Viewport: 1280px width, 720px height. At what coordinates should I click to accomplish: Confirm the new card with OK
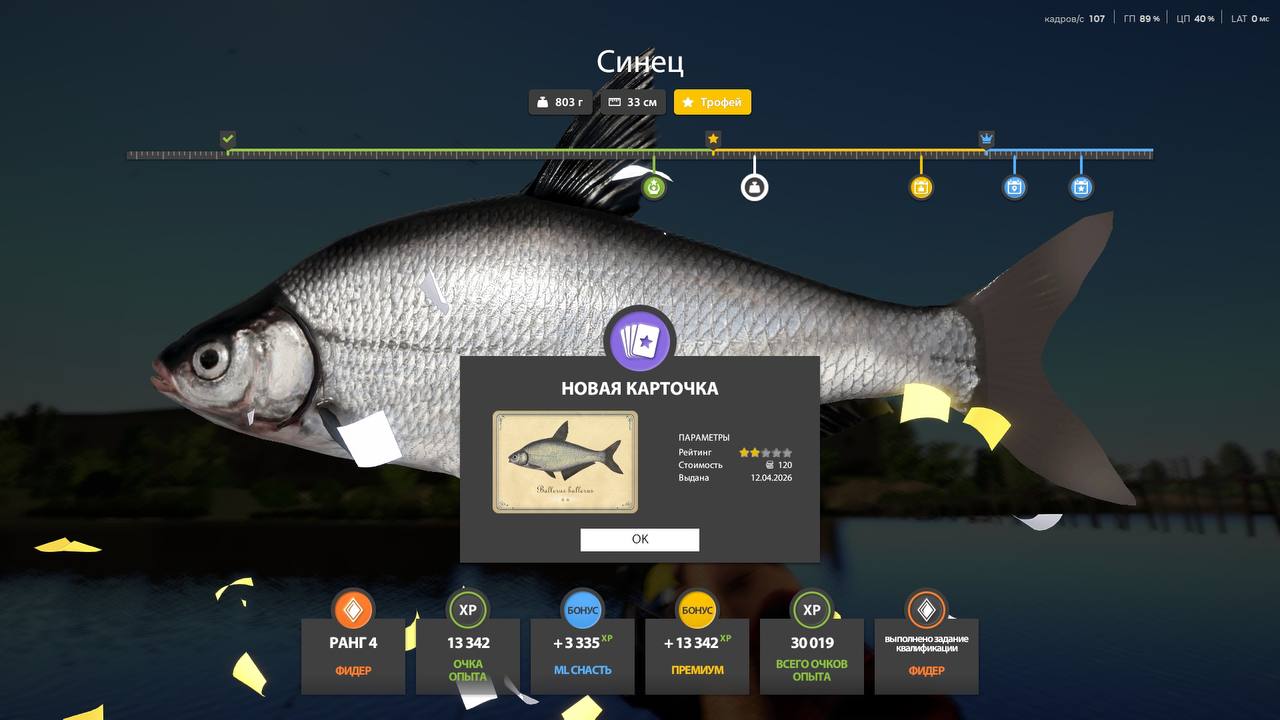[x=640, y=539]
